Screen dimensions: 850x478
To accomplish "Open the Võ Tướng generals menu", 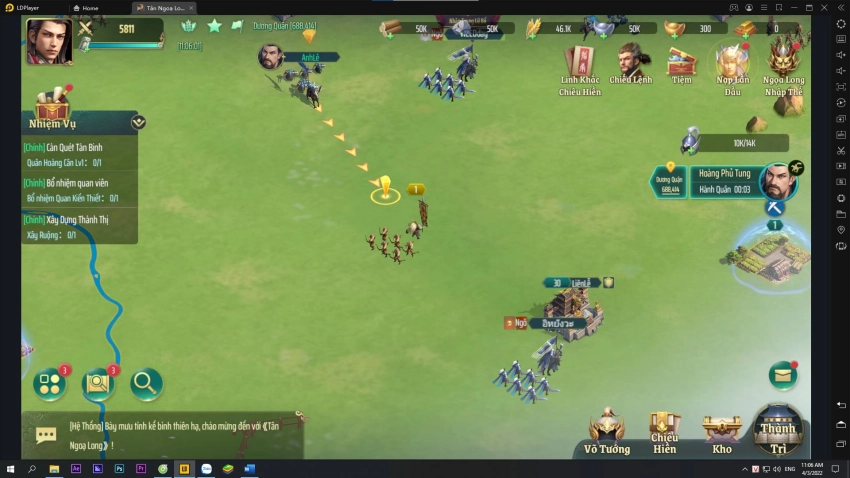I will (607, 433).
